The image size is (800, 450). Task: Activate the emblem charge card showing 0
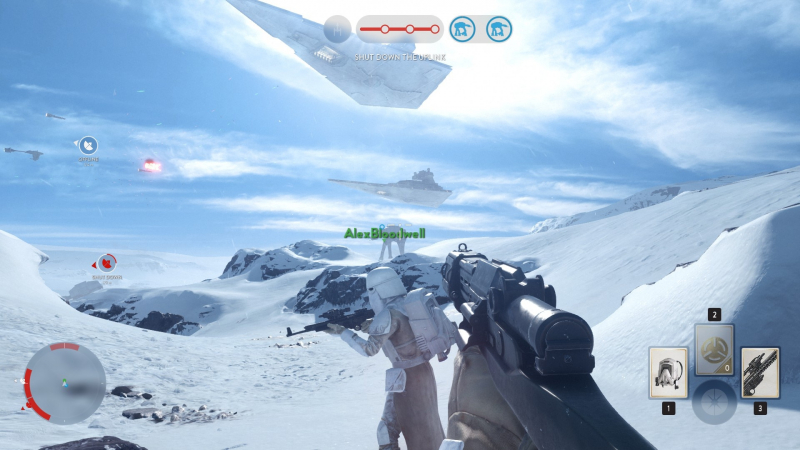click(714, 349)
